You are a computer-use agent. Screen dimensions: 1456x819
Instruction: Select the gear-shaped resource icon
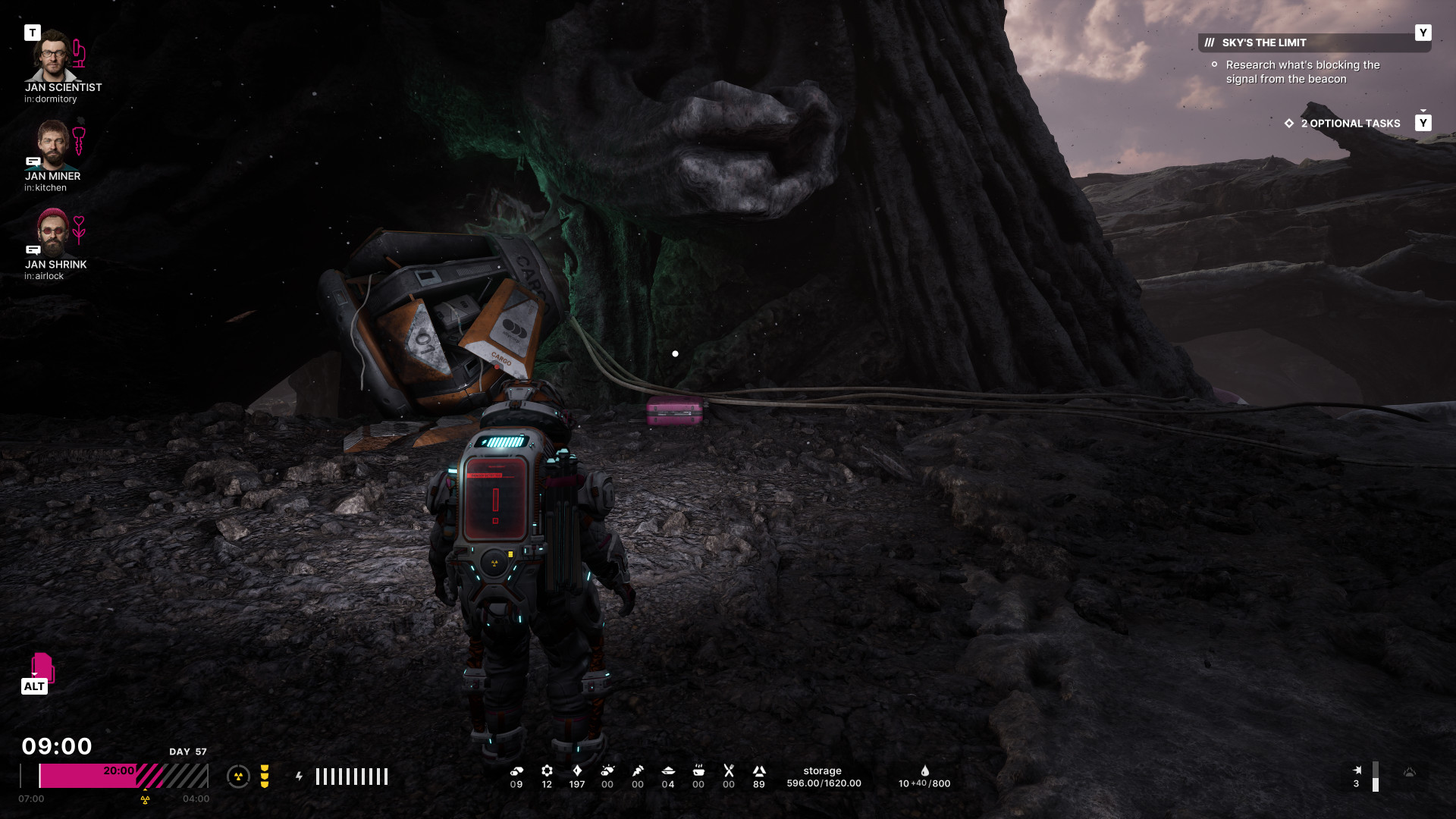547,770
